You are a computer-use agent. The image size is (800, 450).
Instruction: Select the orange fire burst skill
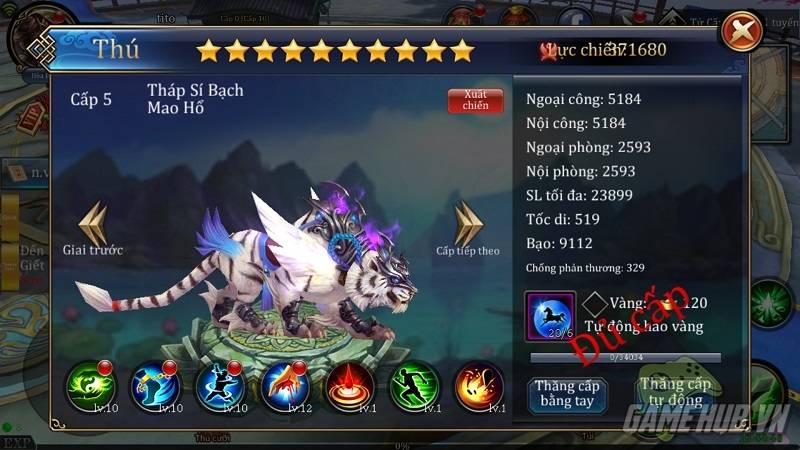(x=478, y=386)
